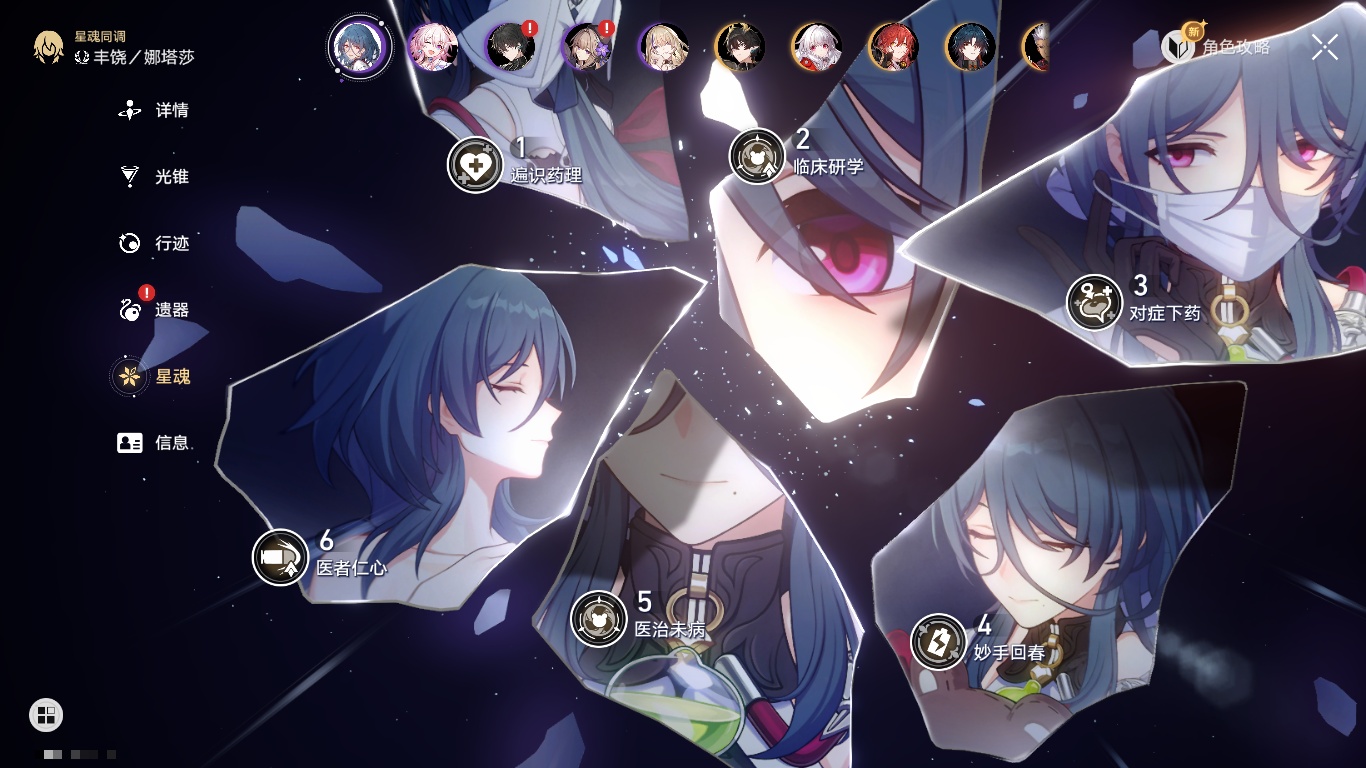
Task: View eidolon 5 医治未病
Action: [598, 618]
